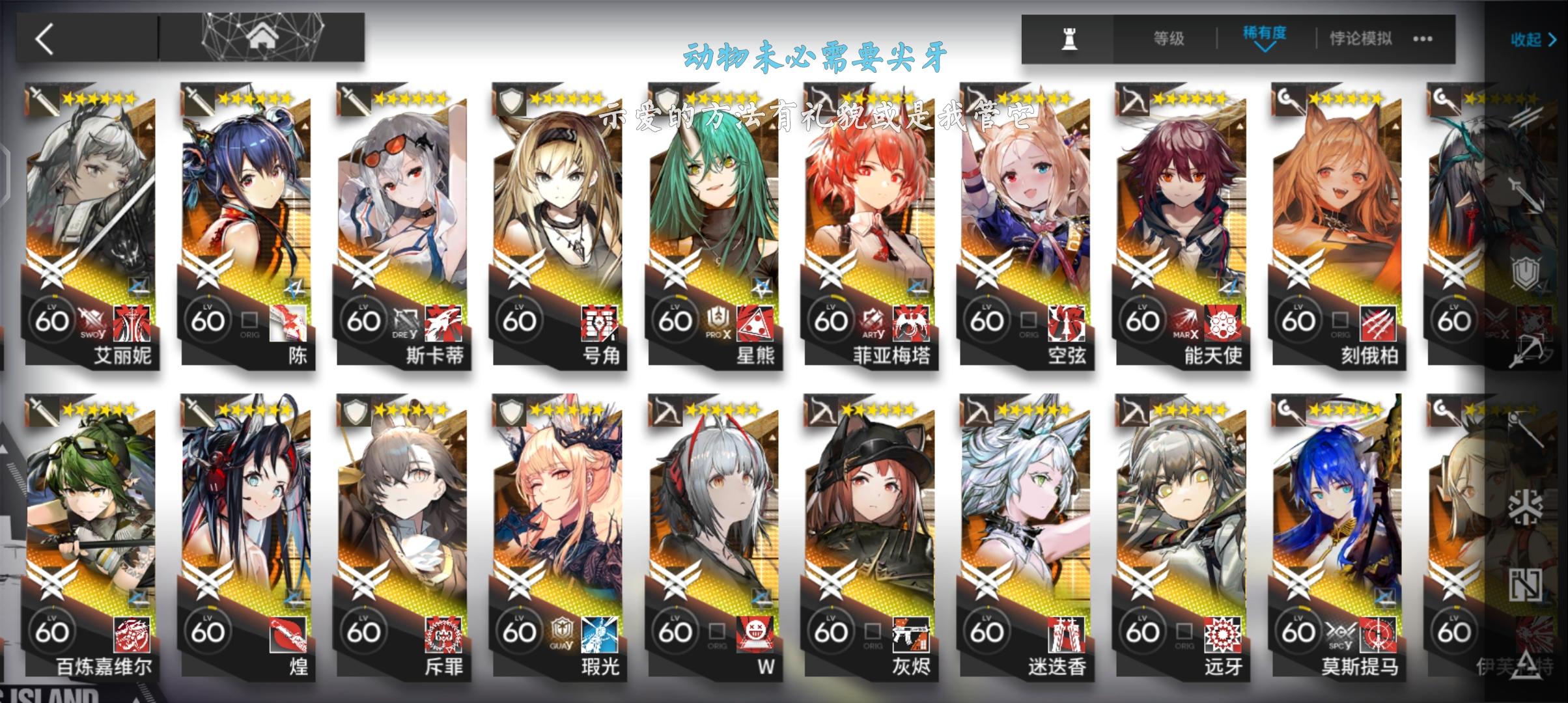Collapse the panel using the 收起 control

1532,40
